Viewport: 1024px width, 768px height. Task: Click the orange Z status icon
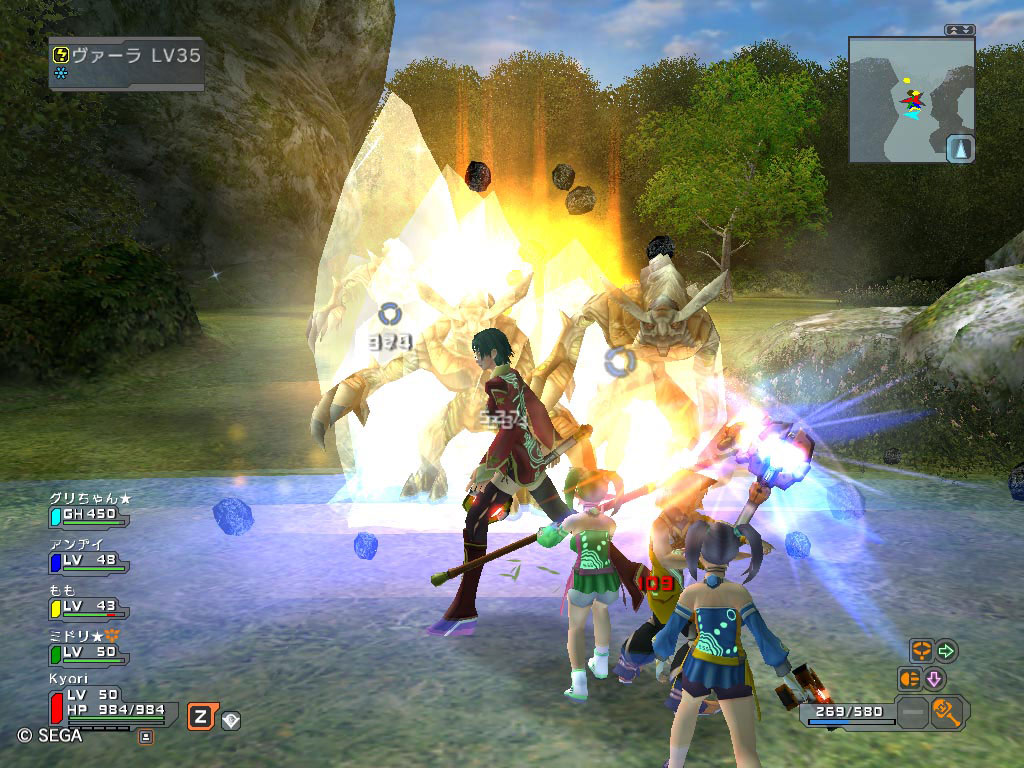coord(201,716)
